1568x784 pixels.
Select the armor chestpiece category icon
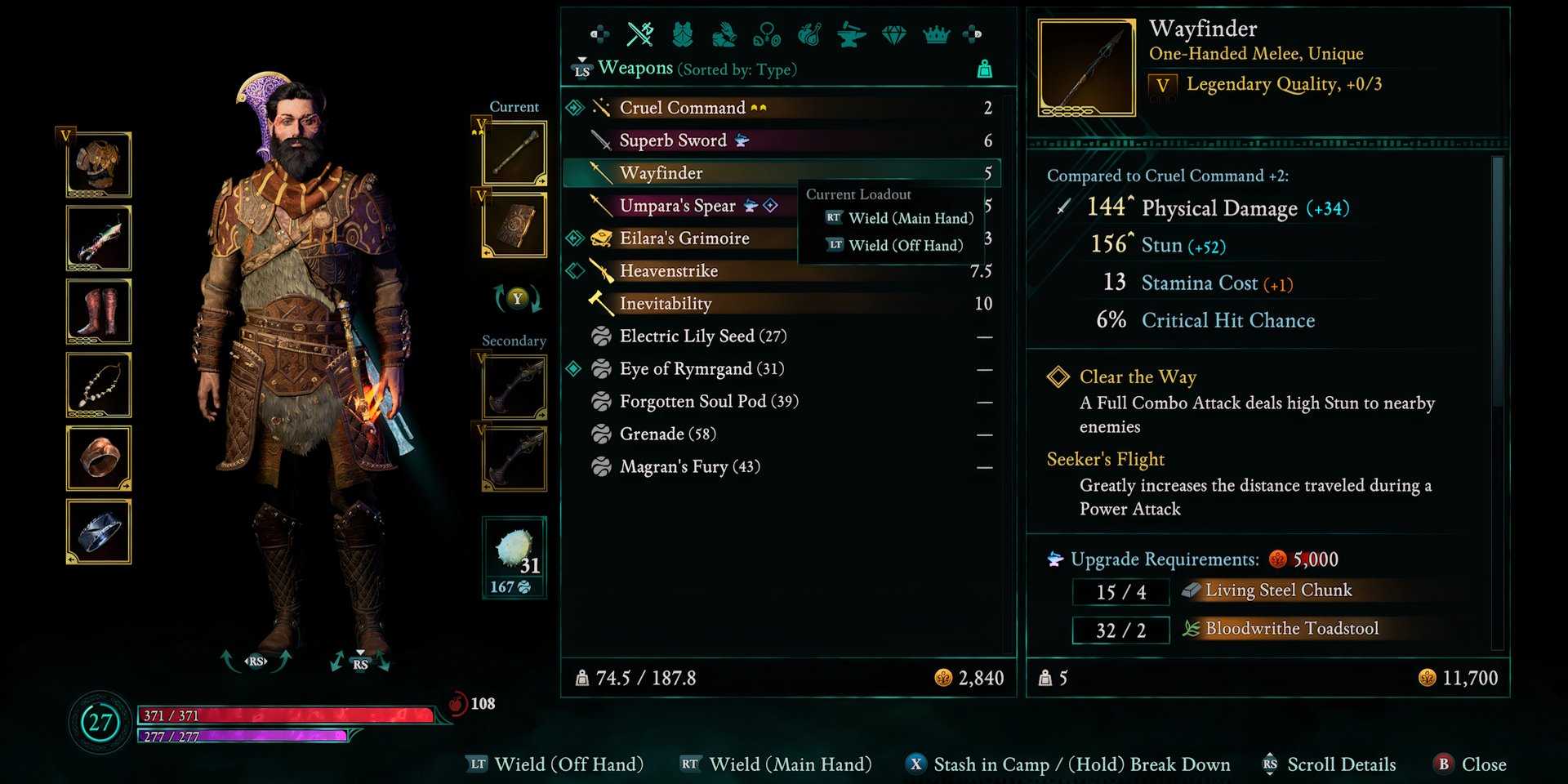coord(683,33)
